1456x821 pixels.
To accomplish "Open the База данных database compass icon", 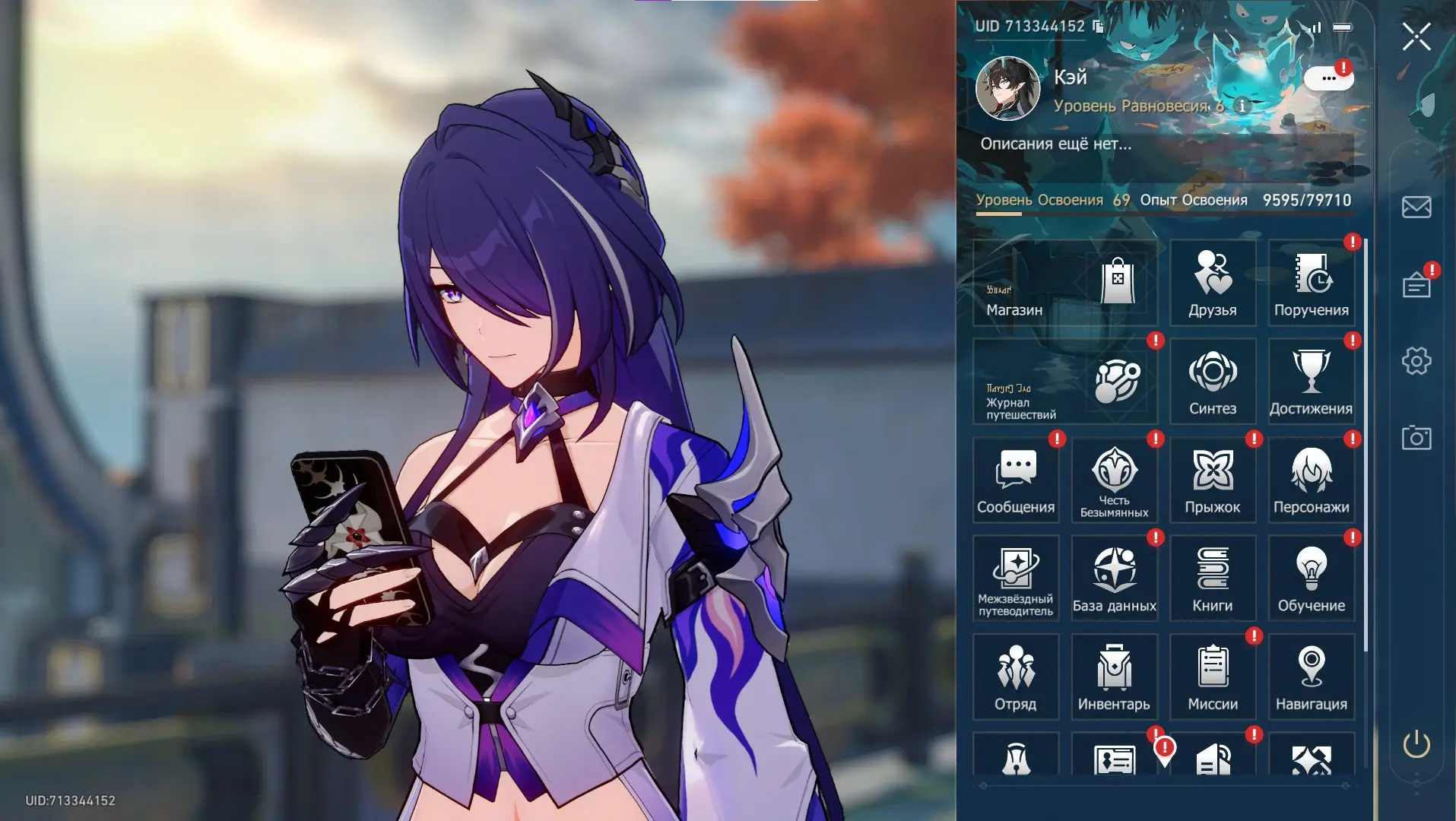I will [x=1115, y=574].
